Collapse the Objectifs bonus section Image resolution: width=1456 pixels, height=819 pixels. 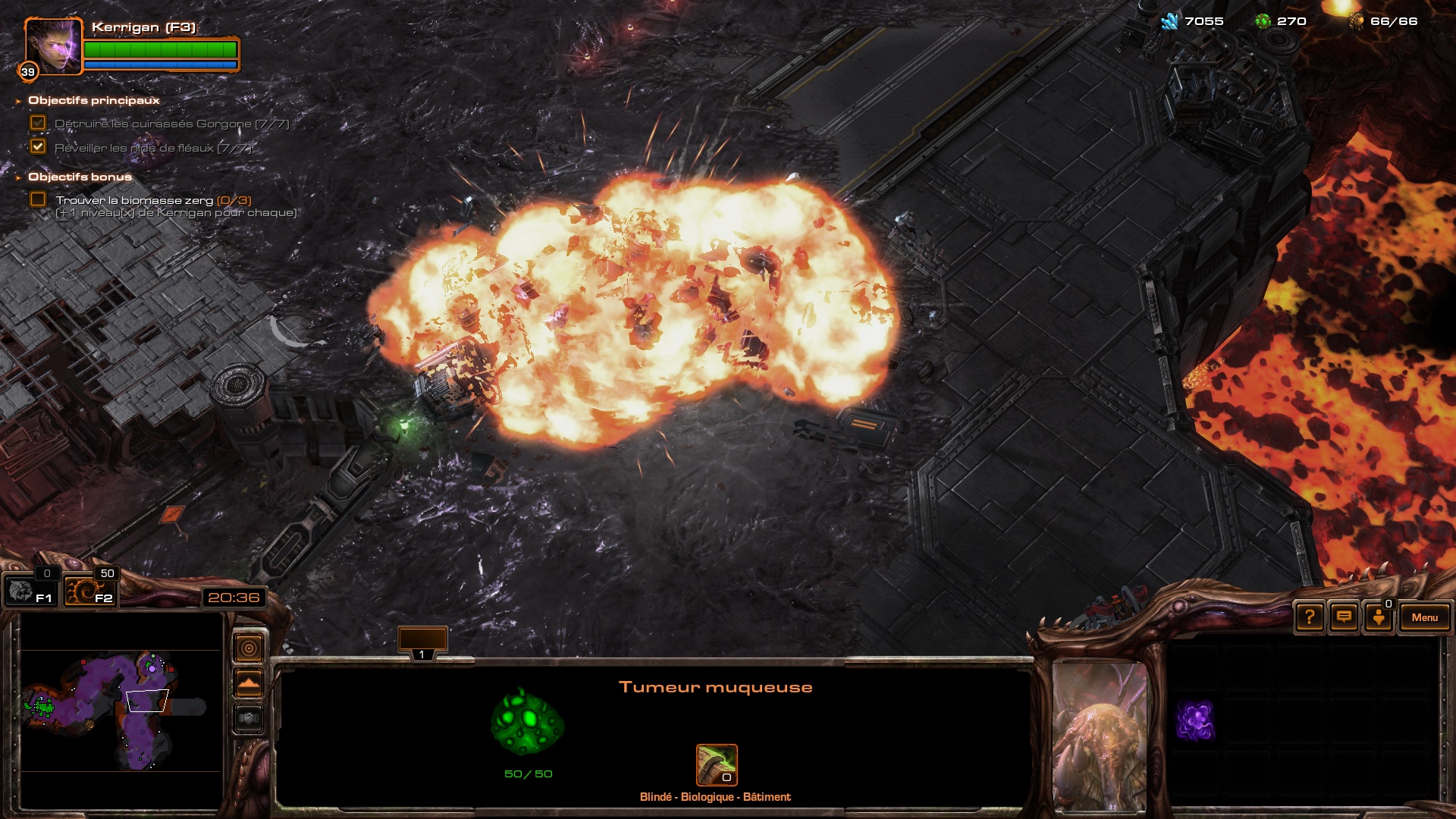[18, 177]
